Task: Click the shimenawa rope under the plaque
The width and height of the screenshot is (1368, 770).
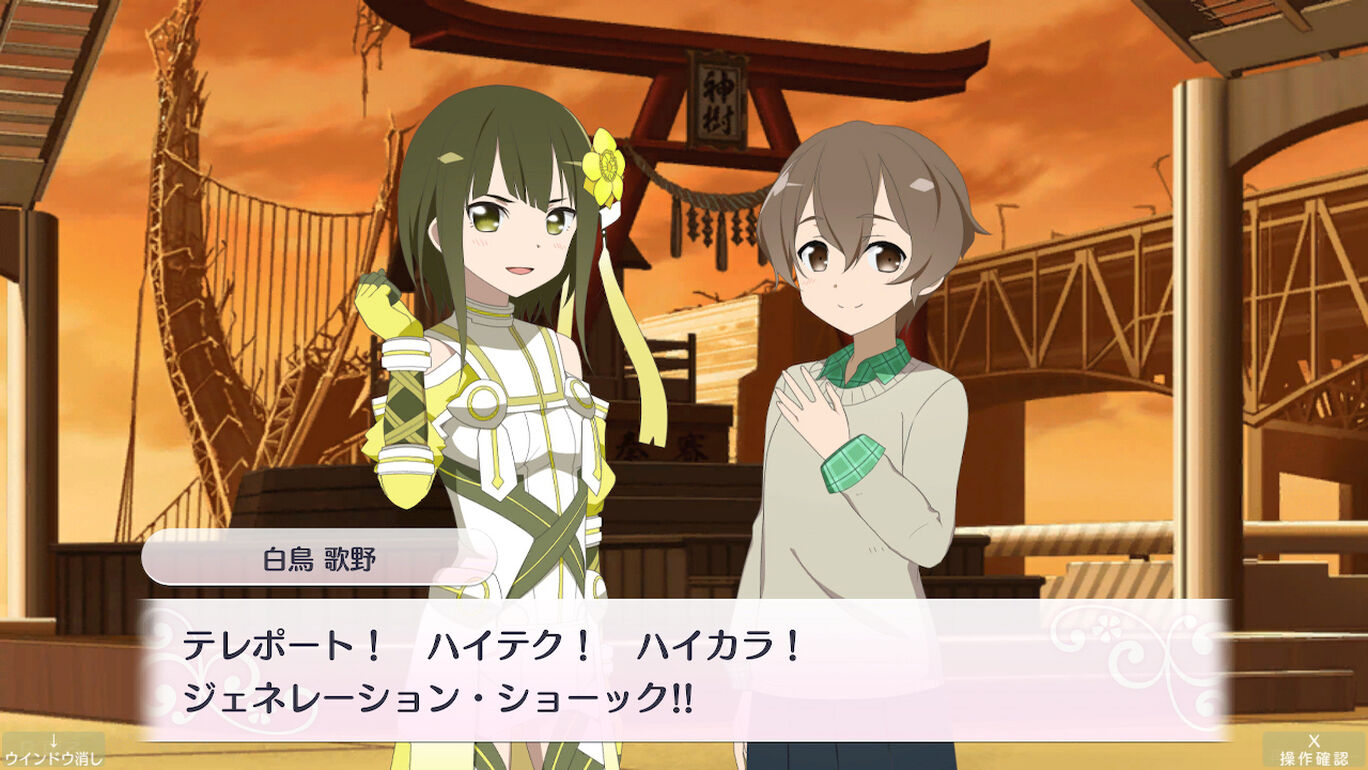Action: click(x=707, y=200)
